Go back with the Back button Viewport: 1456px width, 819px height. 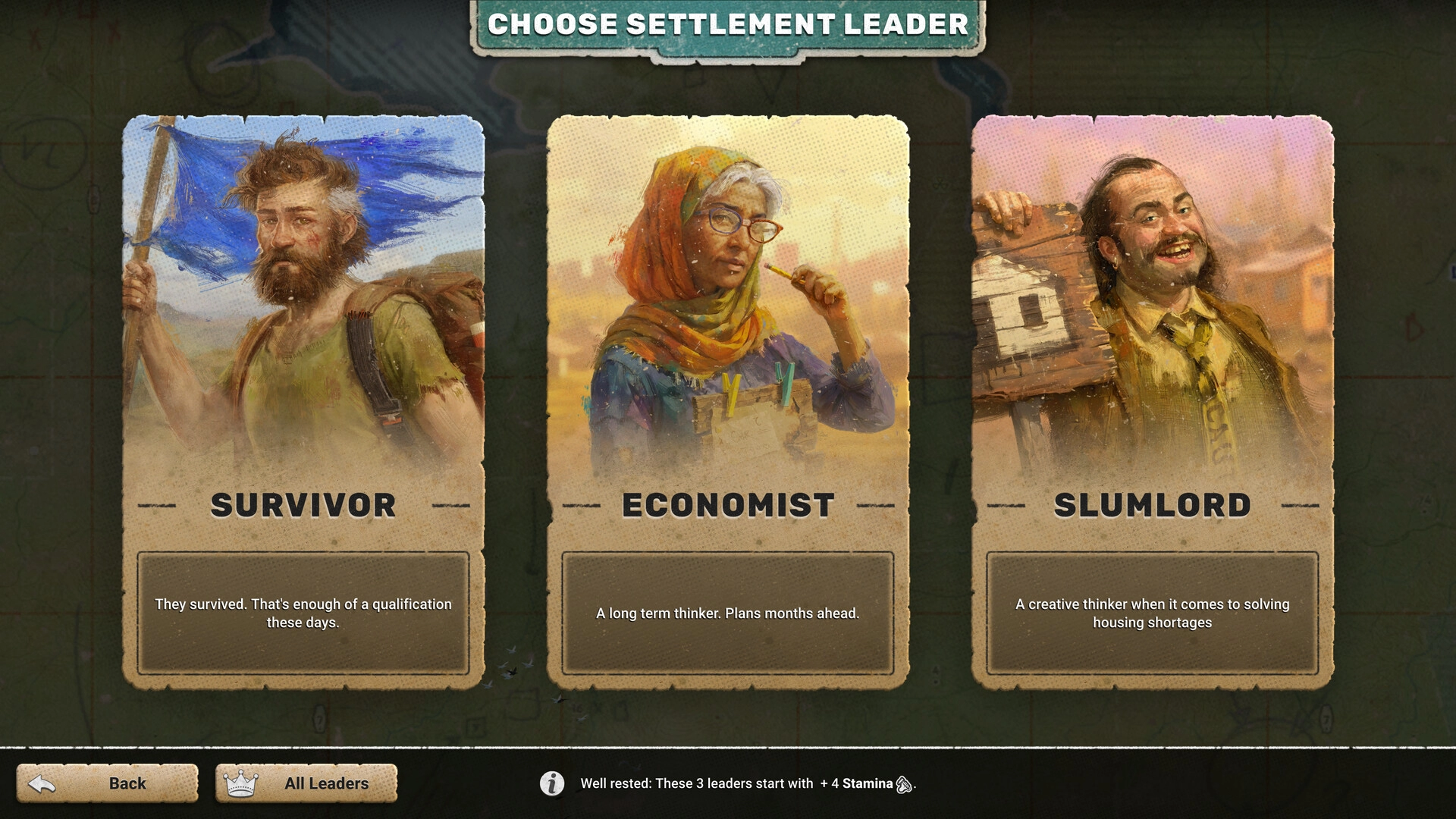pyautogui.click(x=108, y=783)
